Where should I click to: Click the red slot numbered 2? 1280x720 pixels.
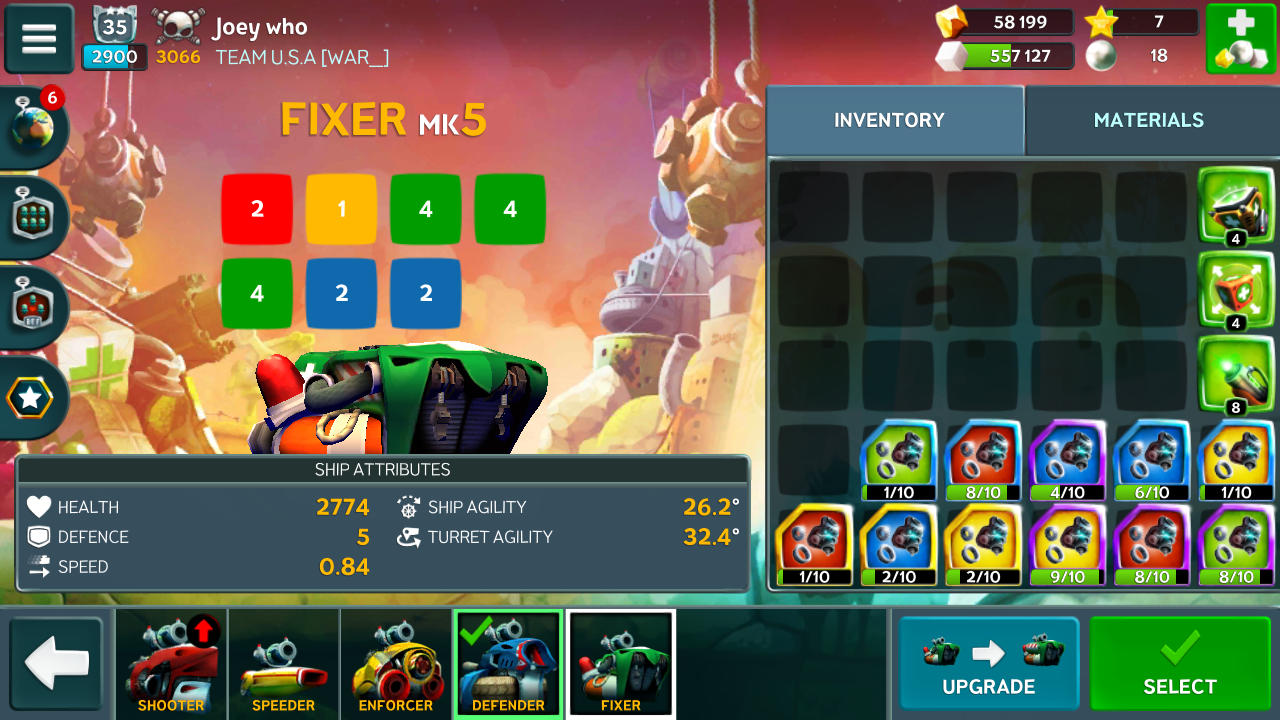coord(257,209)
